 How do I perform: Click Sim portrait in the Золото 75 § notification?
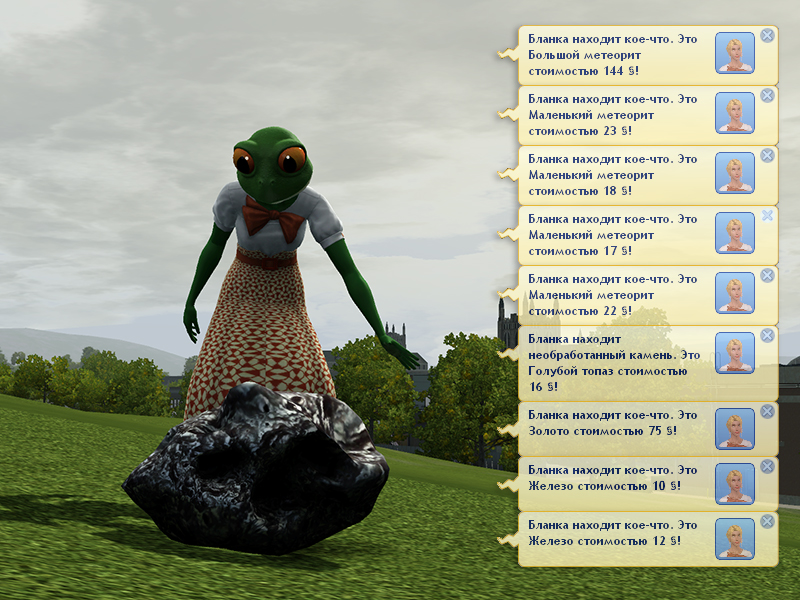pyautogui.click(x=735, y=428)
